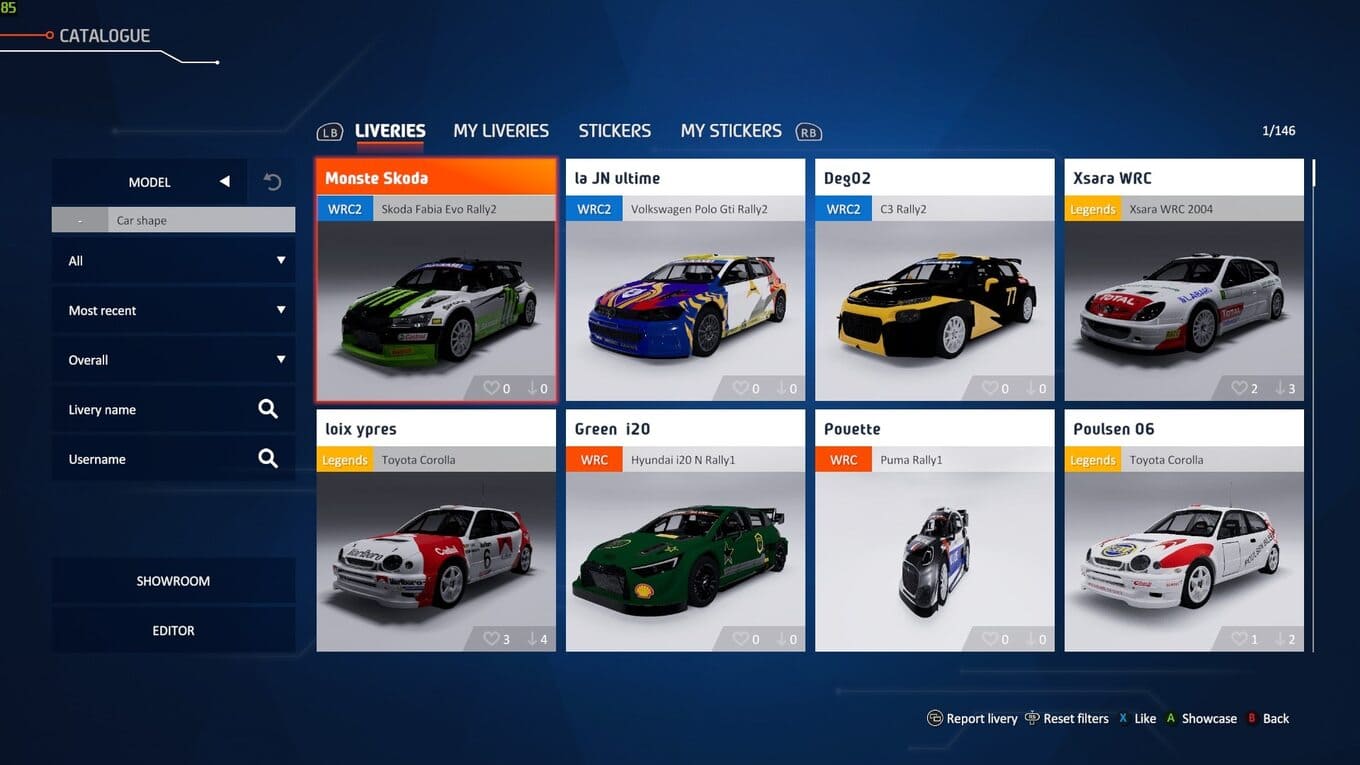Choose the la JN ultime livery
The height and width of the screenshot is (765, 1360).
(x=685, y=290)
